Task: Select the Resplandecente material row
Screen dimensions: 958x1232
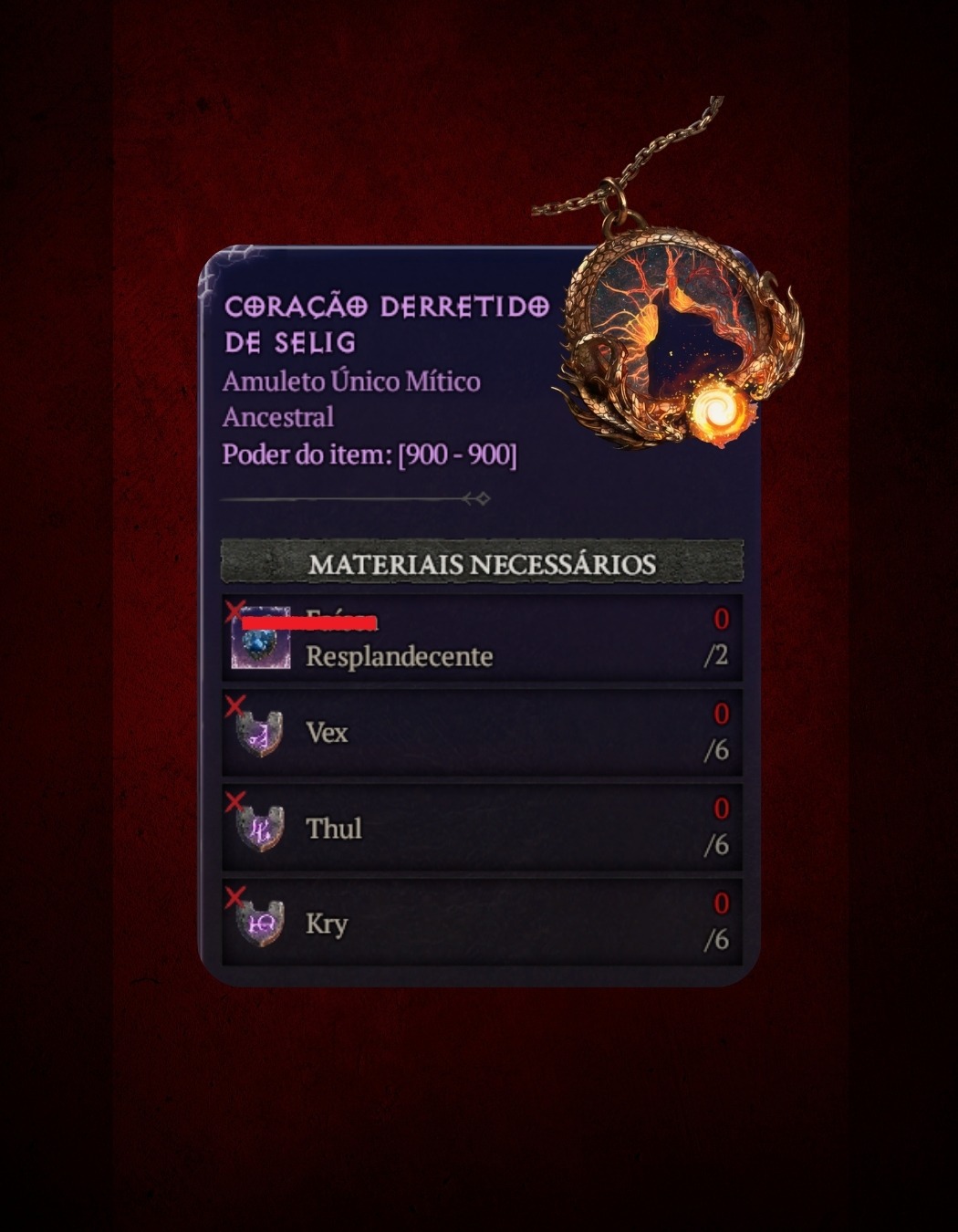Action: [x=482, y=638]
